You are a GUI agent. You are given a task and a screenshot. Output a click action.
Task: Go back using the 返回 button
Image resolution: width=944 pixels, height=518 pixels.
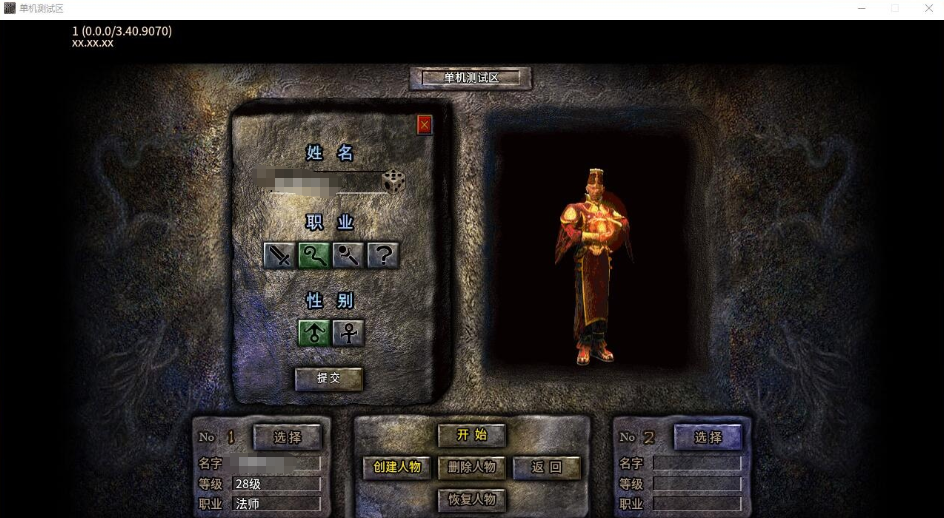(546, 467)
